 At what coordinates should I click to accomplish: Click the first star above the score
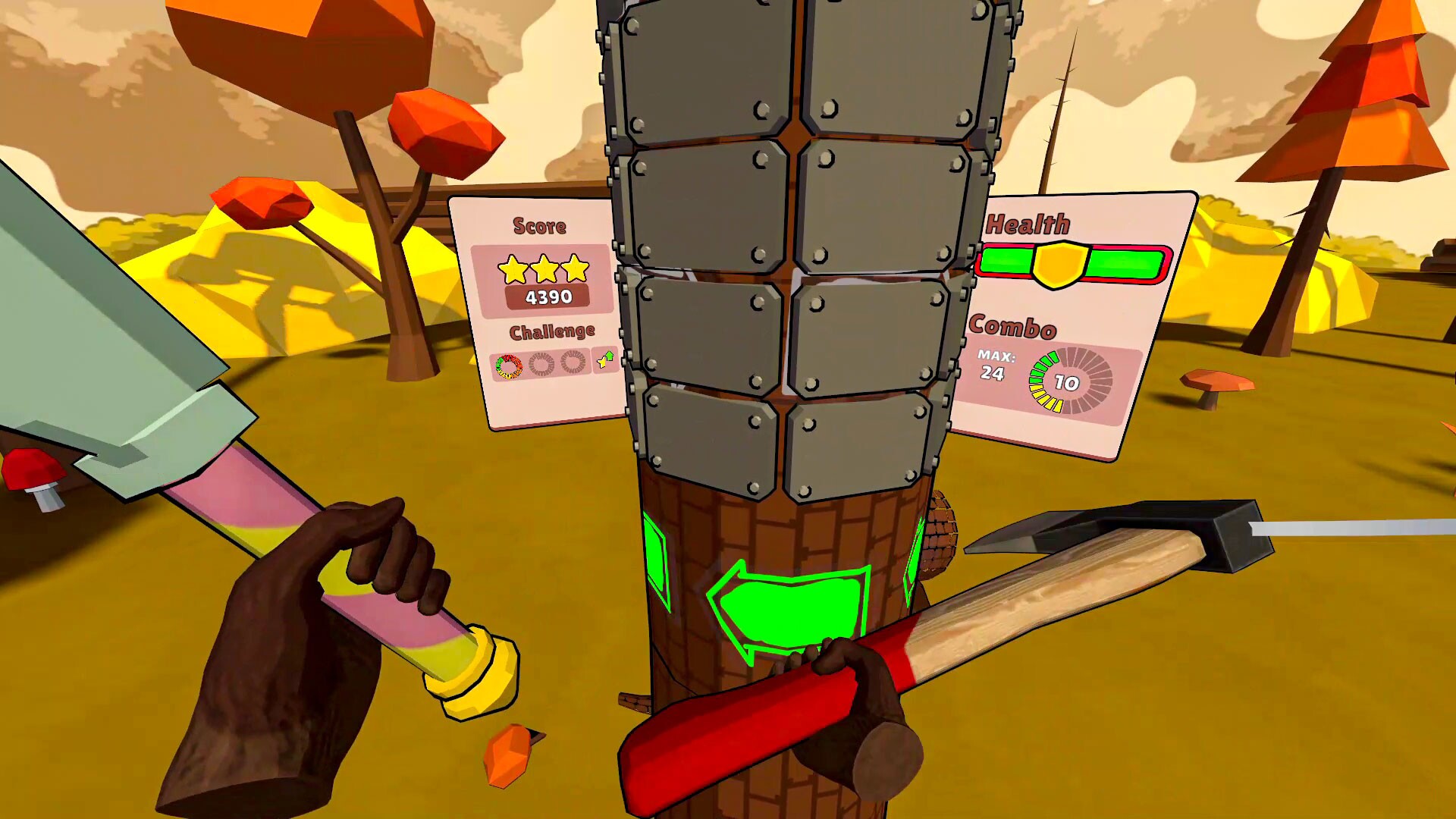513,270
